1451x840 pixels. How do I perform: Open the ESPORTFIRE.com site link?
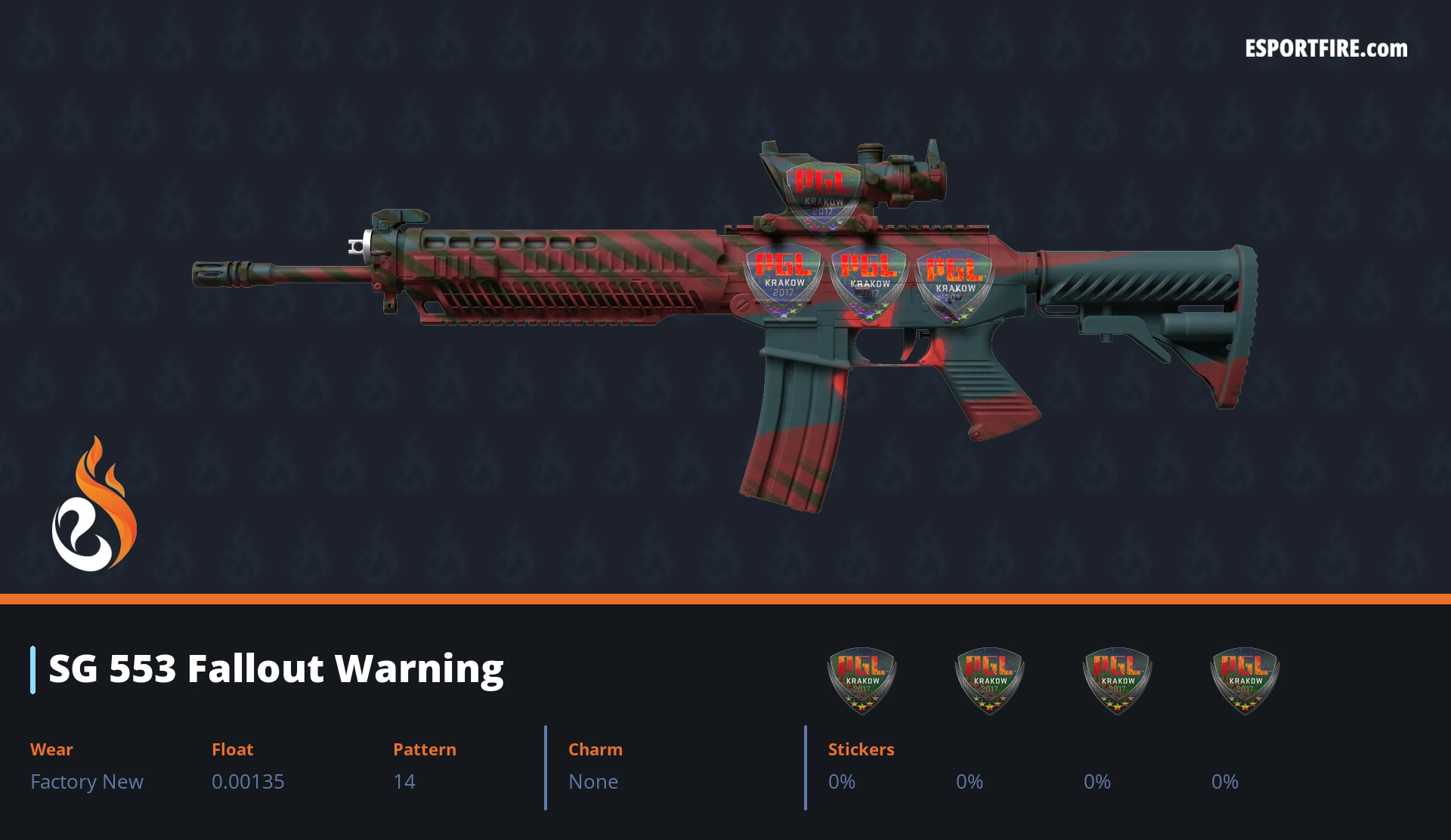click(1326, 49)
